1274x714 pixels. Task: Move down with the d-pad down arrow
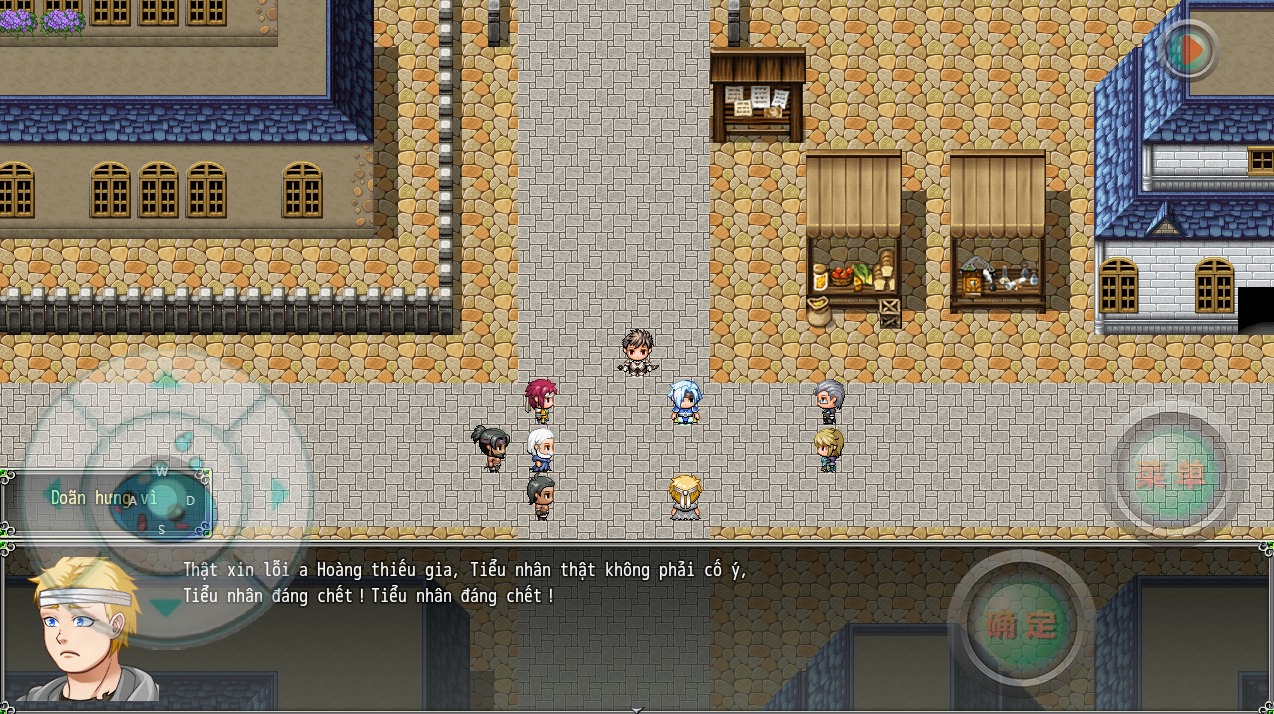tap(165, 606)
